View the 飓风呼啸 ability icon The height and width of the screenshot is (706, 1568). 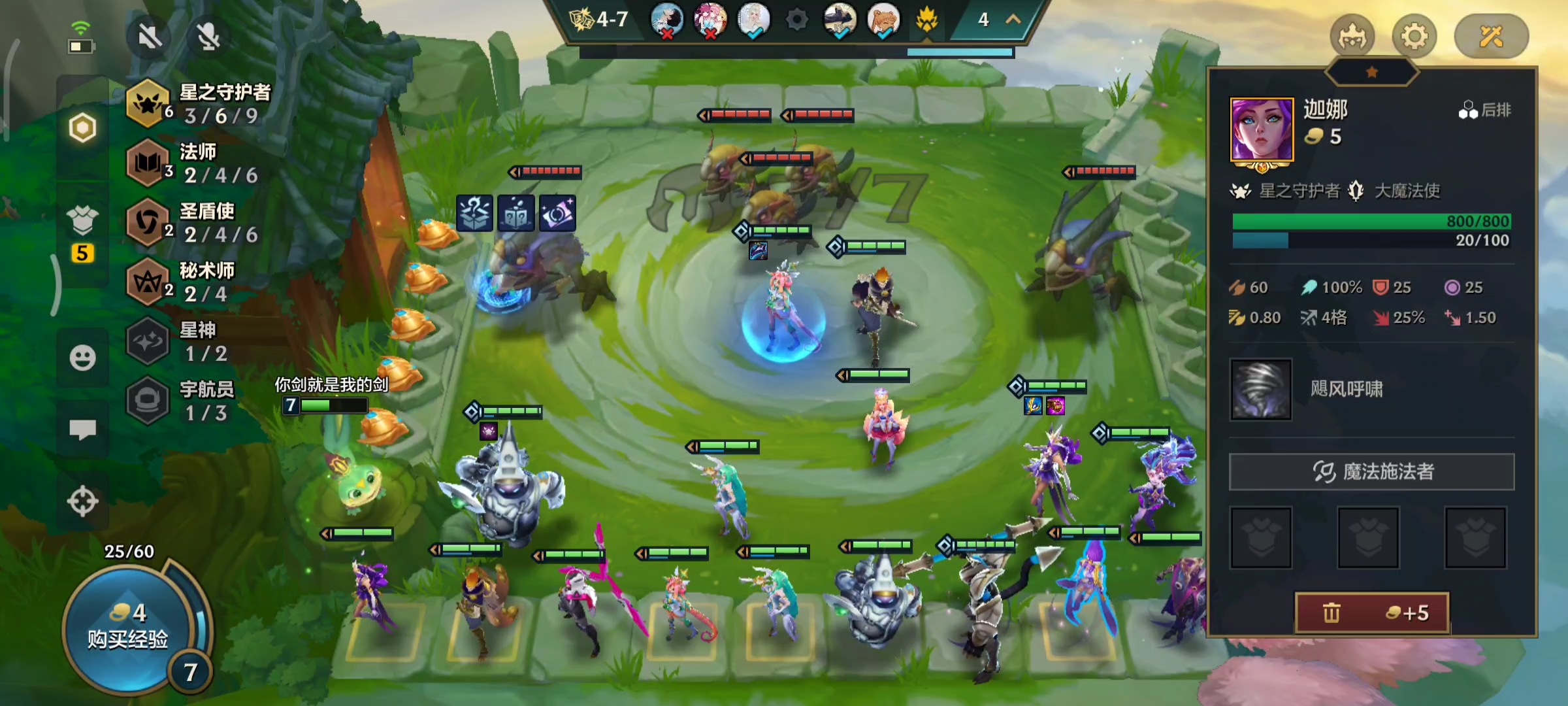point(1261,390)
